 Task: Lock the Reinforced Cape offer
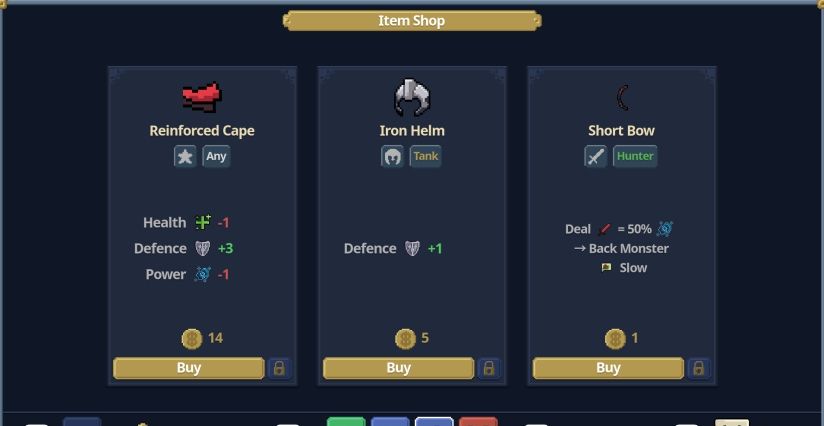pos(279,368)
